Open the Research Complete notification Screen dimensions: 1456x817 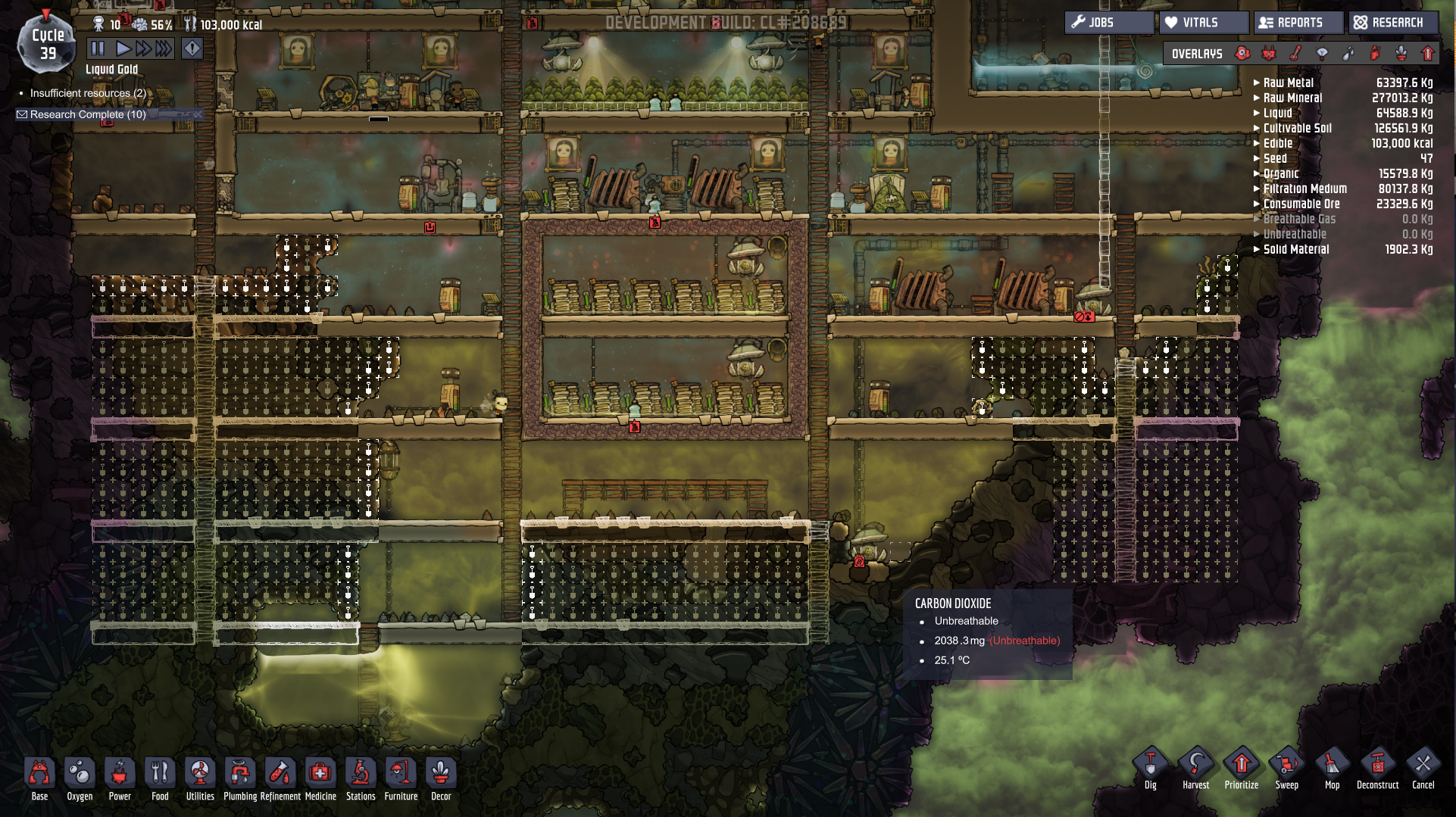click(x=87, y=114)
